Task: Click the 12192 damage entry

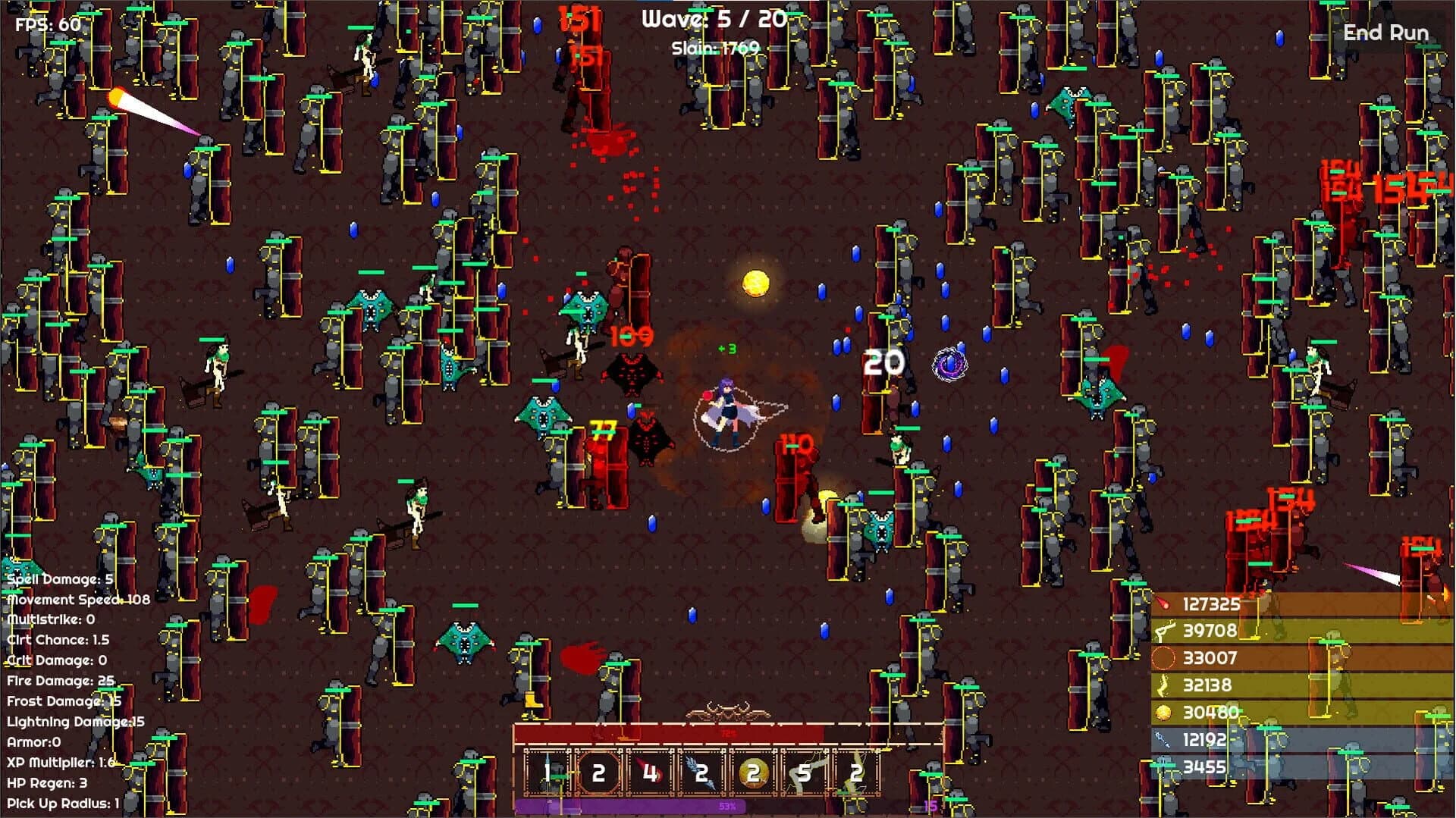Action: click(x=1206, y=741)
